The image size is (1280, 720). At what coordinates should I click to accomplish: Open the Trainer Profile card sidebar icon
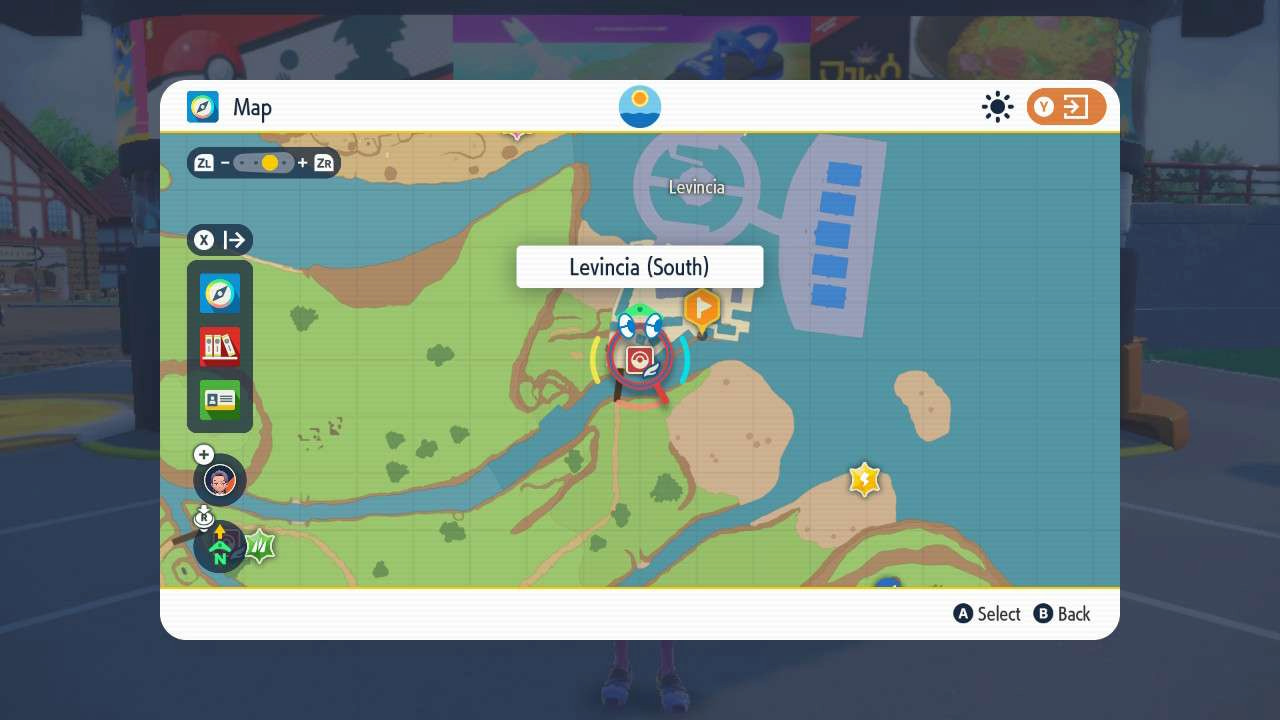(219, 398)
